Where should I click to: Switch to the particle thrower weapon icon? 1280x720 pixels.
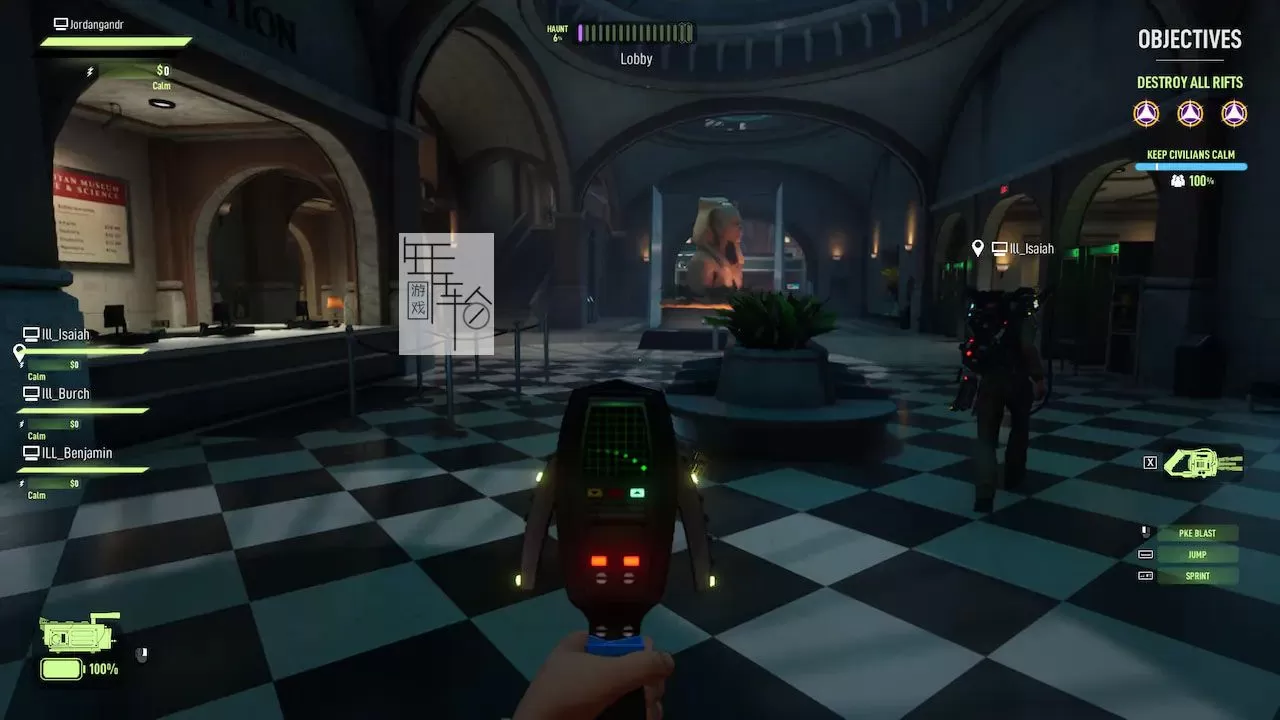(x=1204, y=463)
